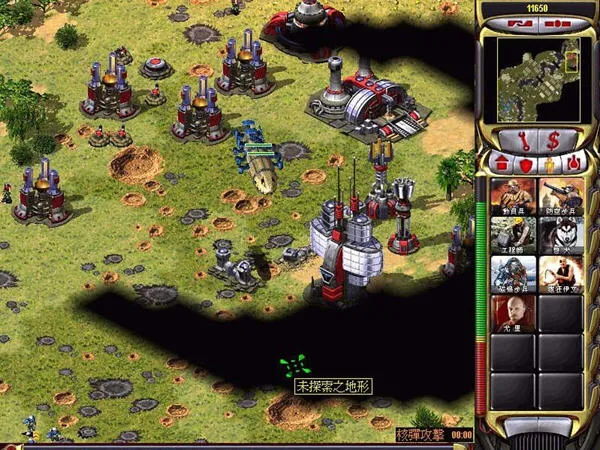Activate the wrench repair button
Screen dimensions: 600x450
point(523,138)
